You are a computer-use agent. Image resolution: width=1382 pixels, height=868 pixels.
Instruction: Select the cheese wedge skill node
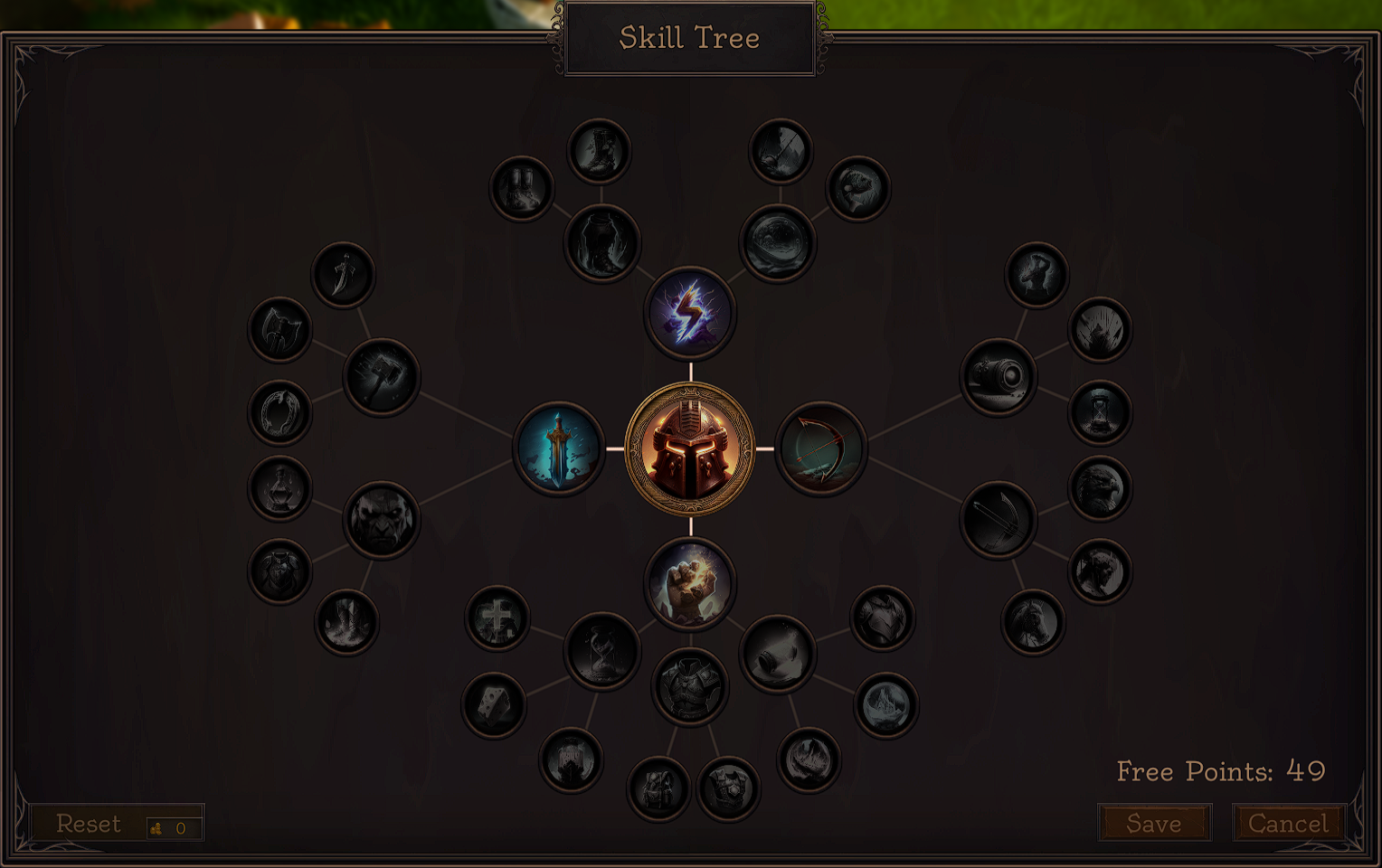494,705
